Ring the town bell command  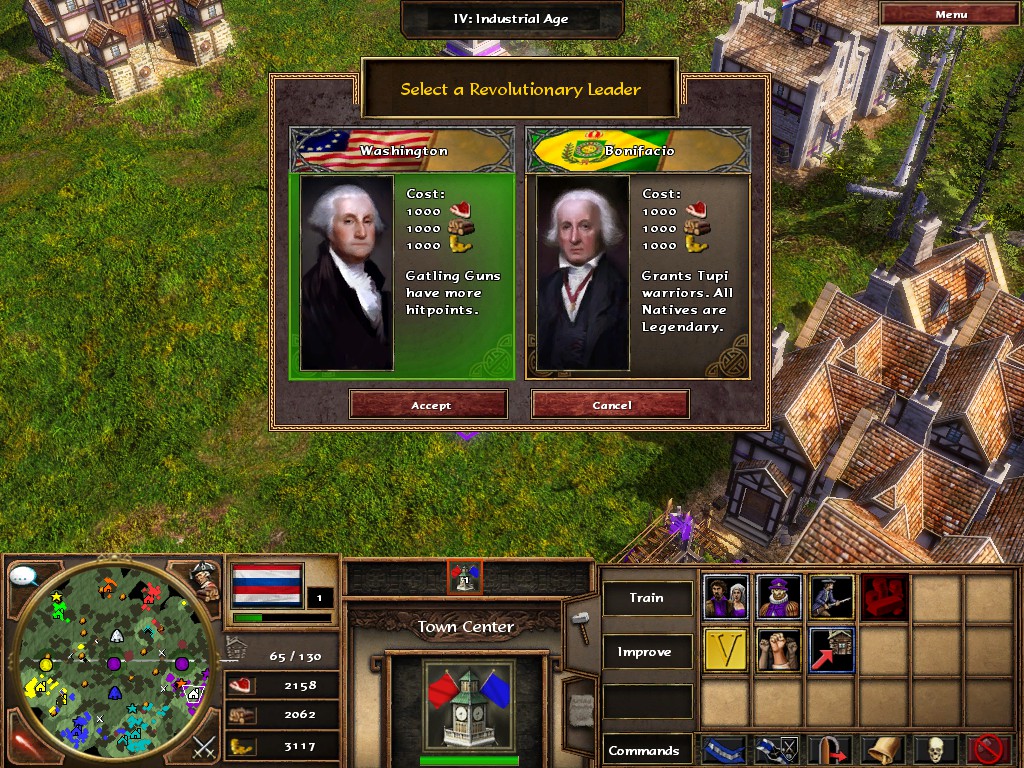pos(883,749)
